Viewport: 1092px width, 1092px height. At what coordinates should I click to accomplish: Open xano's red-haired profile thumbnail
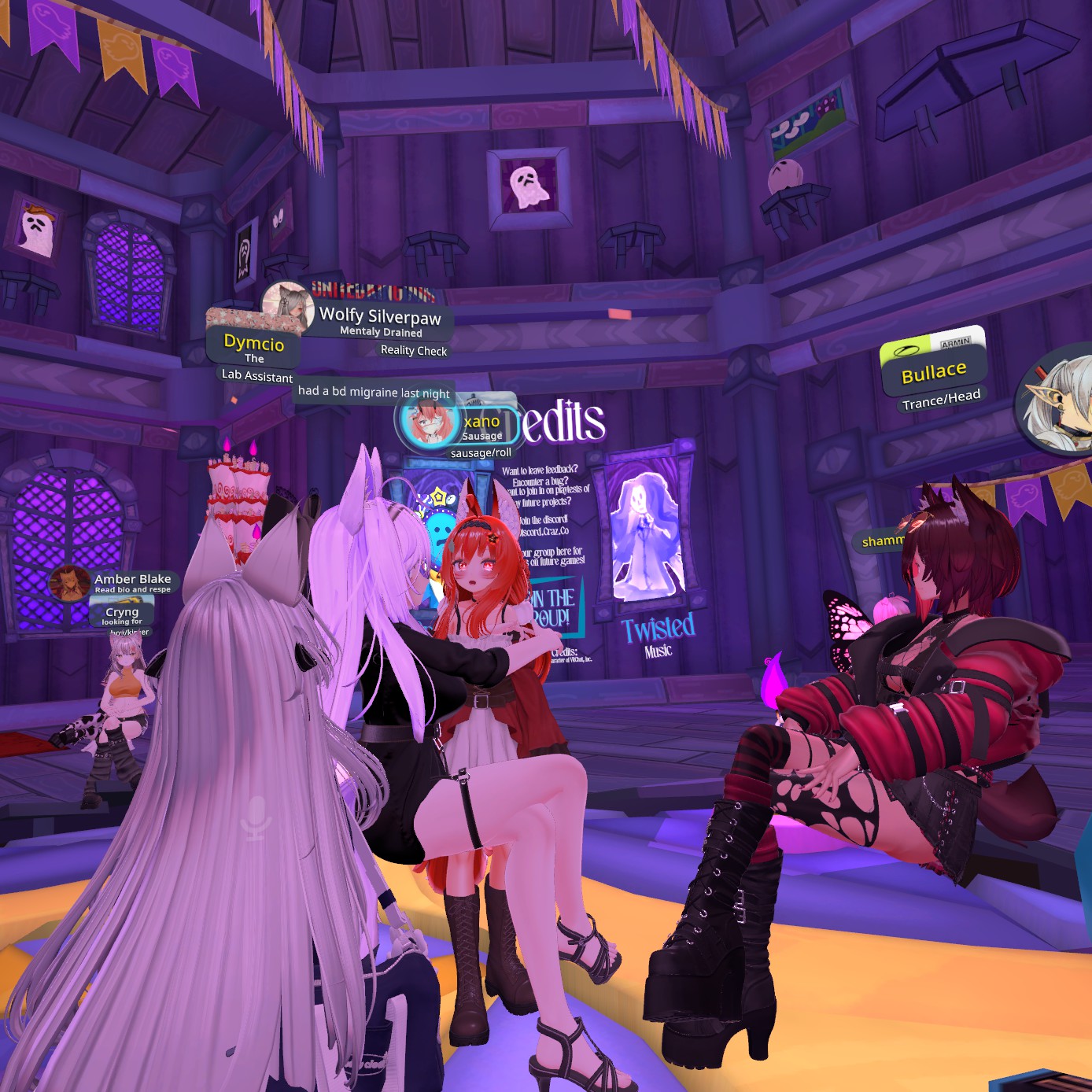point(428,422)
